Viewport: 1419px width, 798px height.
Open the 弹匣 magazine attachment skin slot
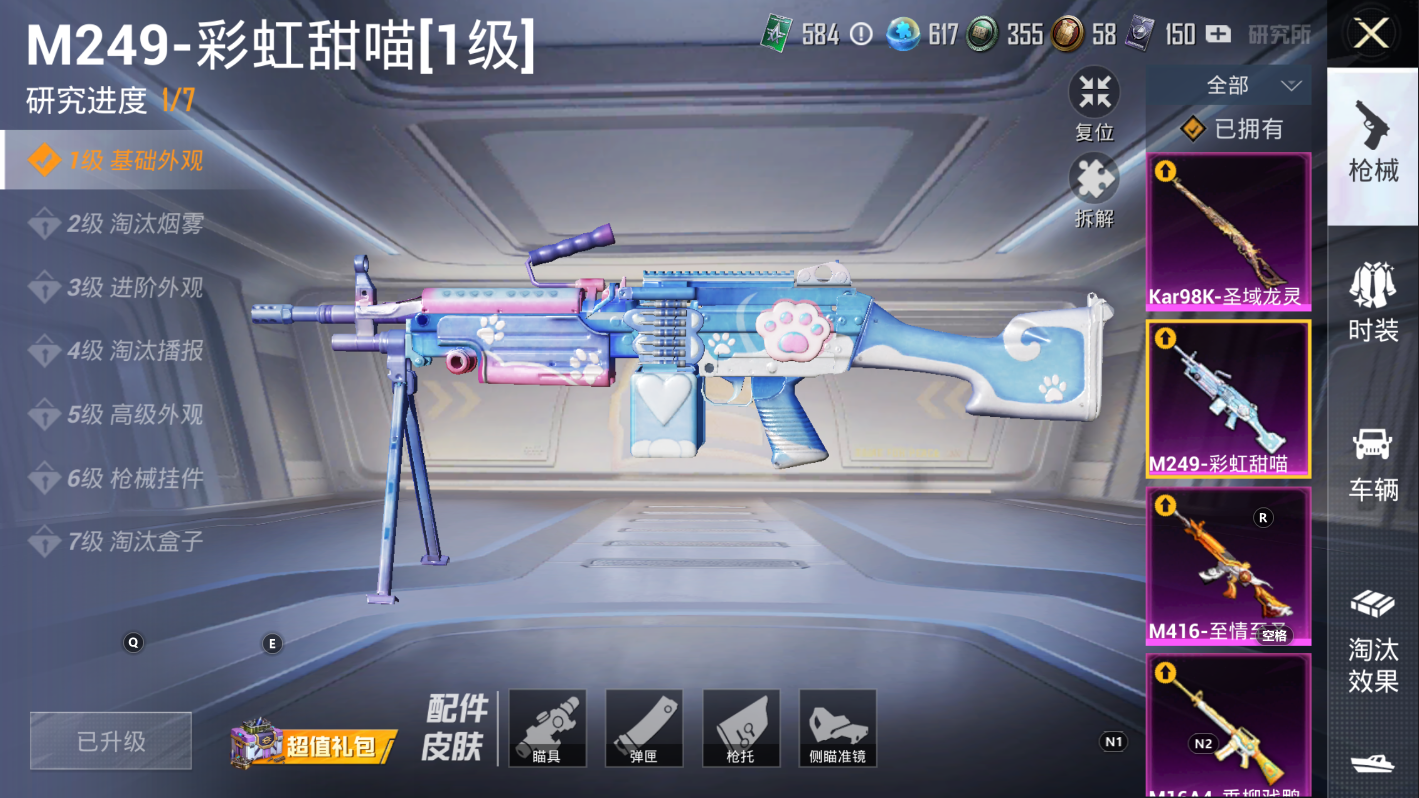pos(644,728)
